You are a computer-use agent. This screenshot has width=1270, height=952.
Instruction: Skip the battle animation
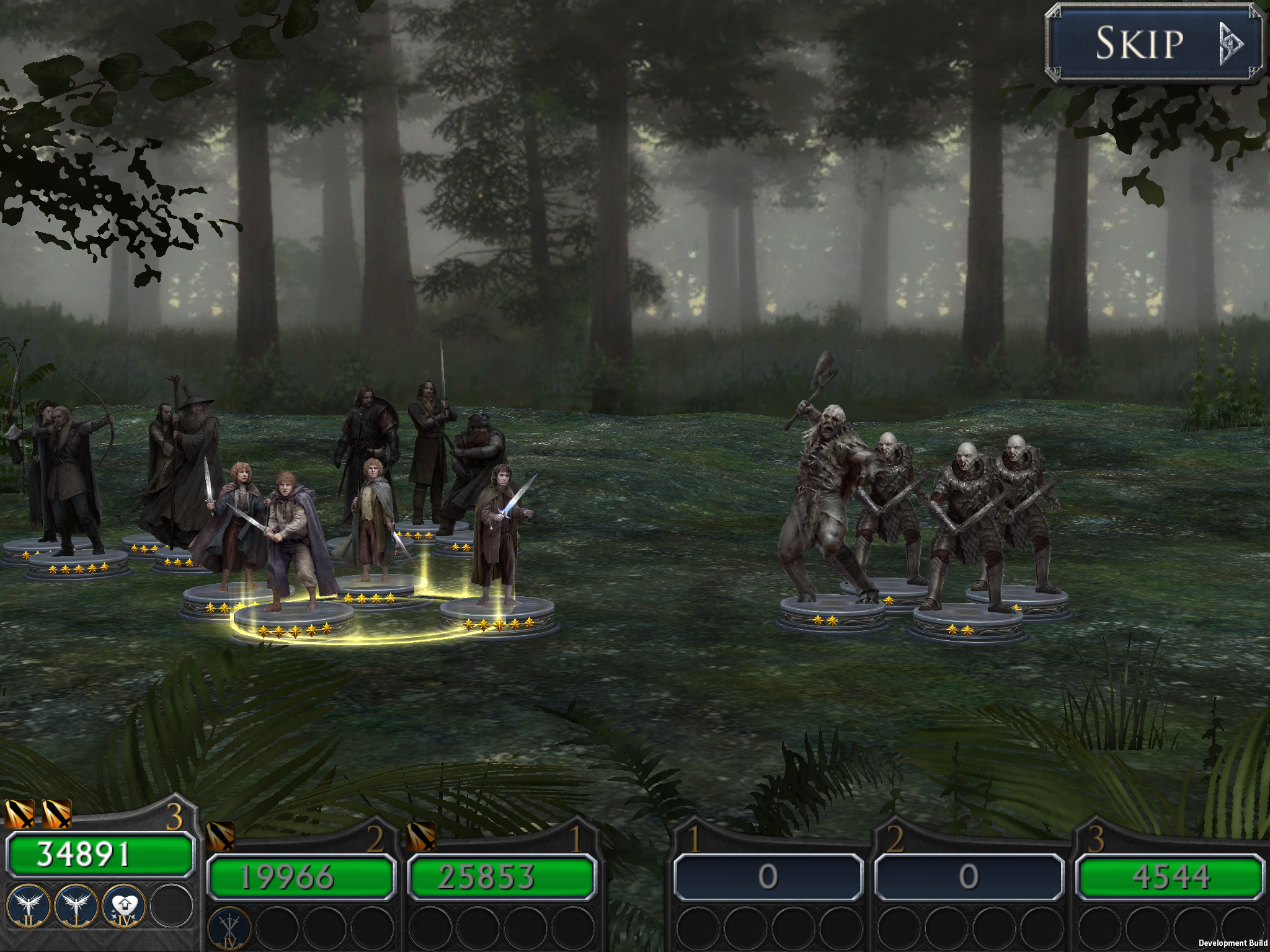[x=1153, y=43]
